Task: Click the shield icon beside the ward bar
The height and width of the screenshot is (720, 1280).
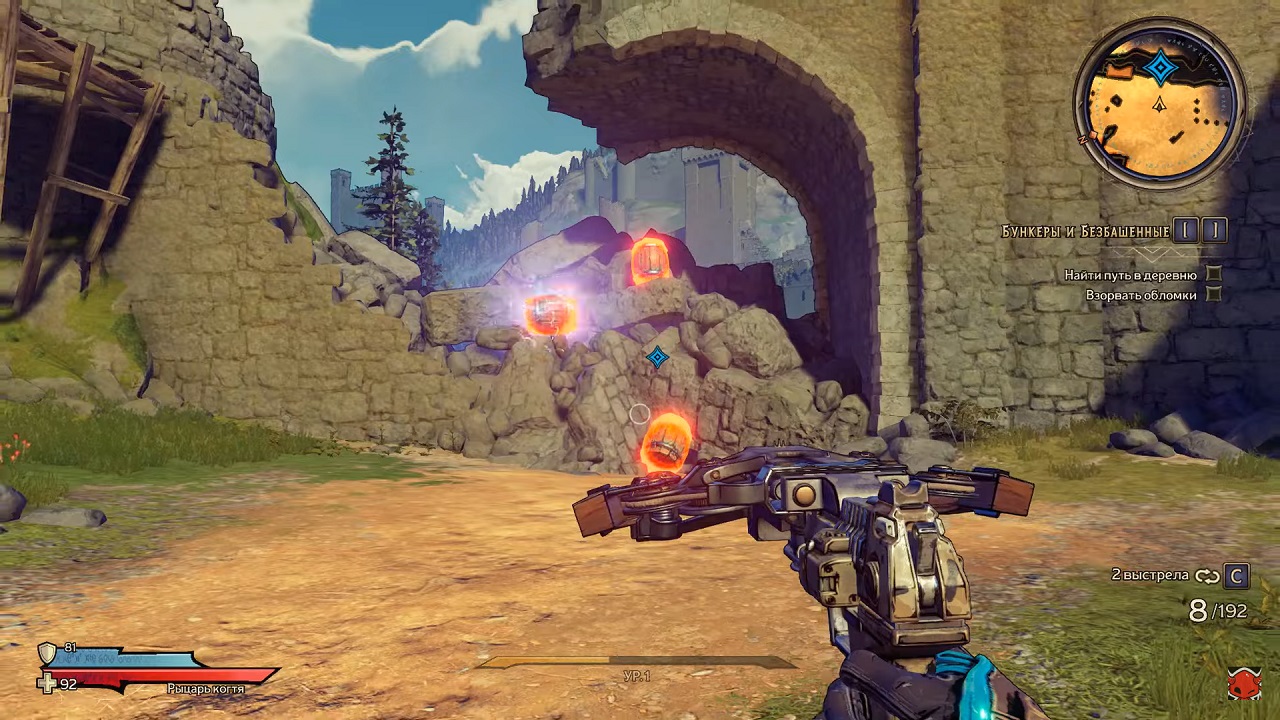Action: pos(47,653)
